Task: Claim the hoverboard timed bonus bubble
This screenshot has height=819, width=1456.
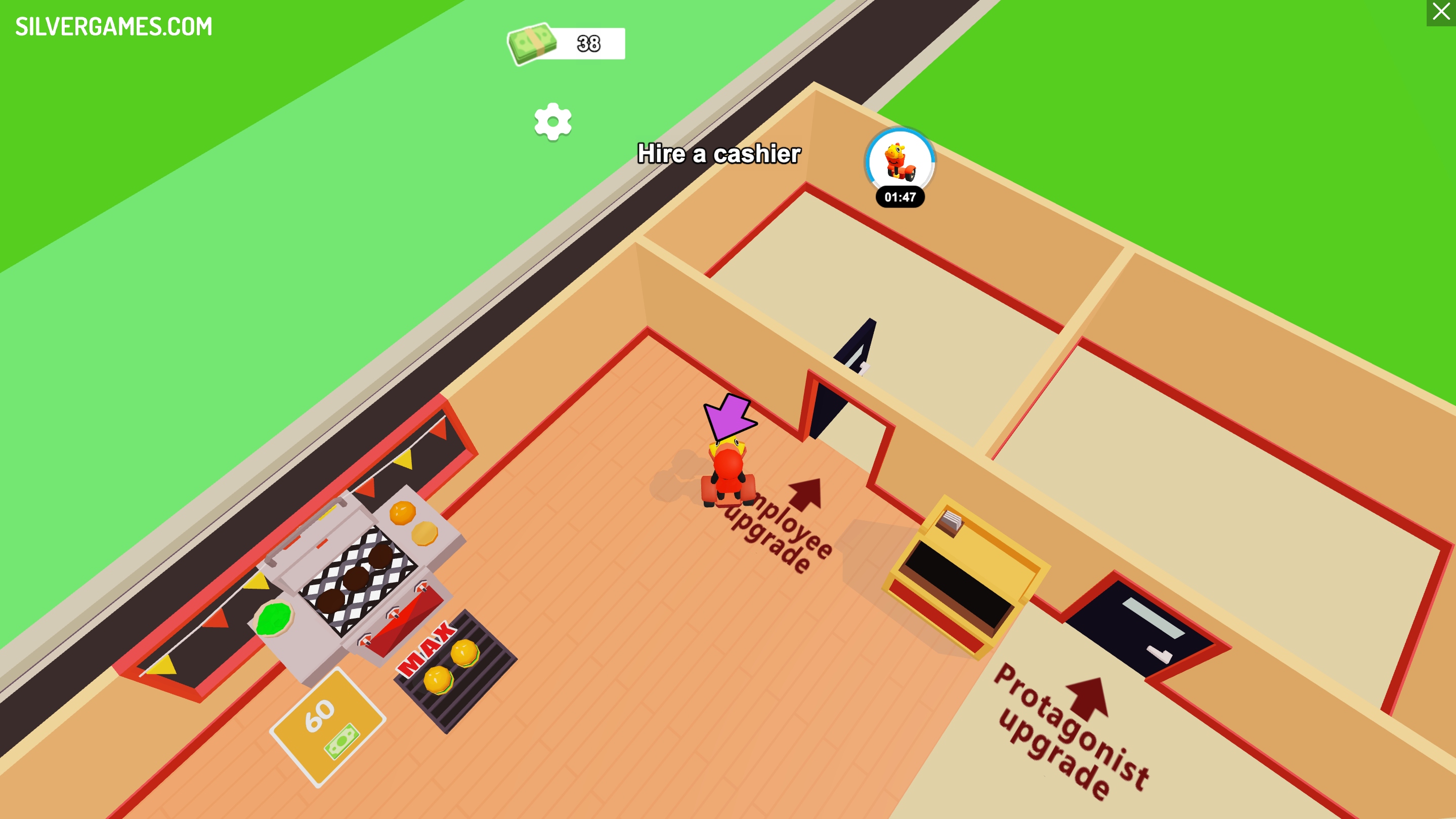Action: (x=900, y=163)
